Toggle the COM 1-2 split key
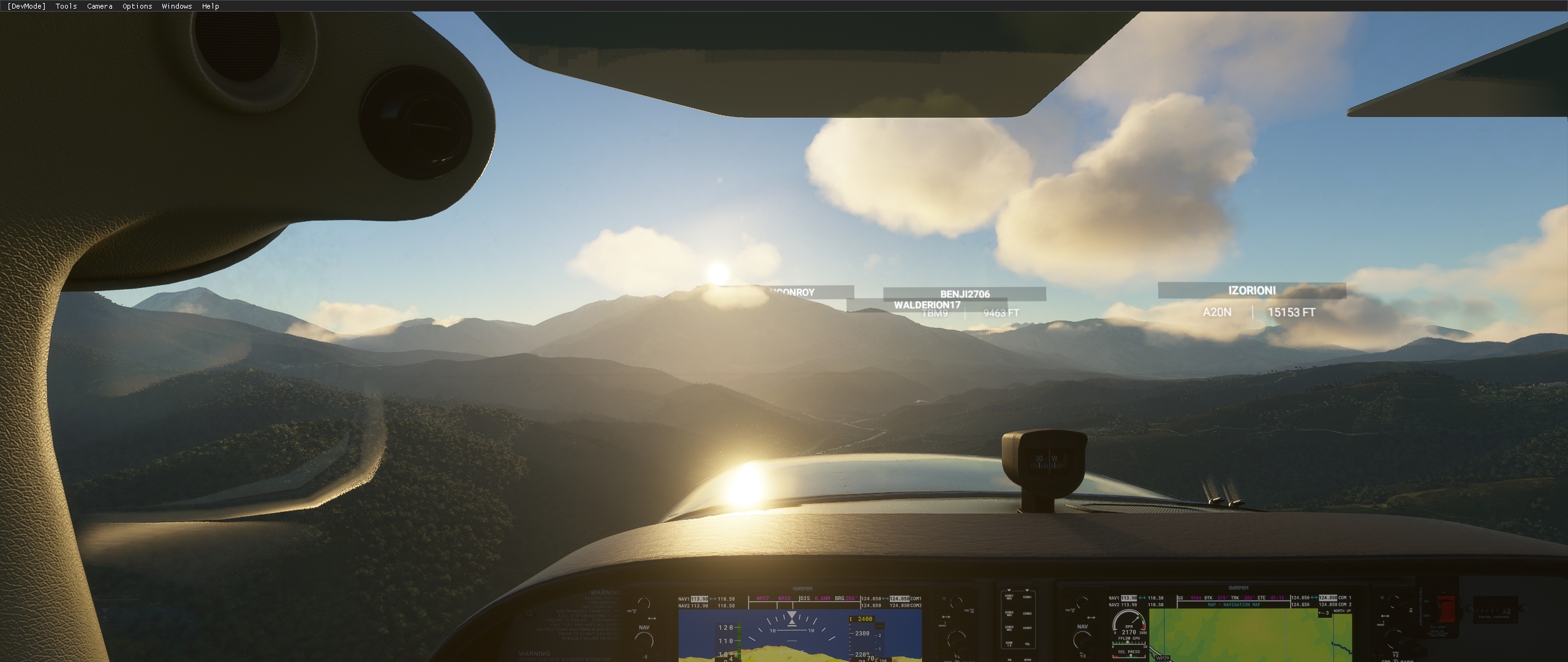 point(1009,644)
